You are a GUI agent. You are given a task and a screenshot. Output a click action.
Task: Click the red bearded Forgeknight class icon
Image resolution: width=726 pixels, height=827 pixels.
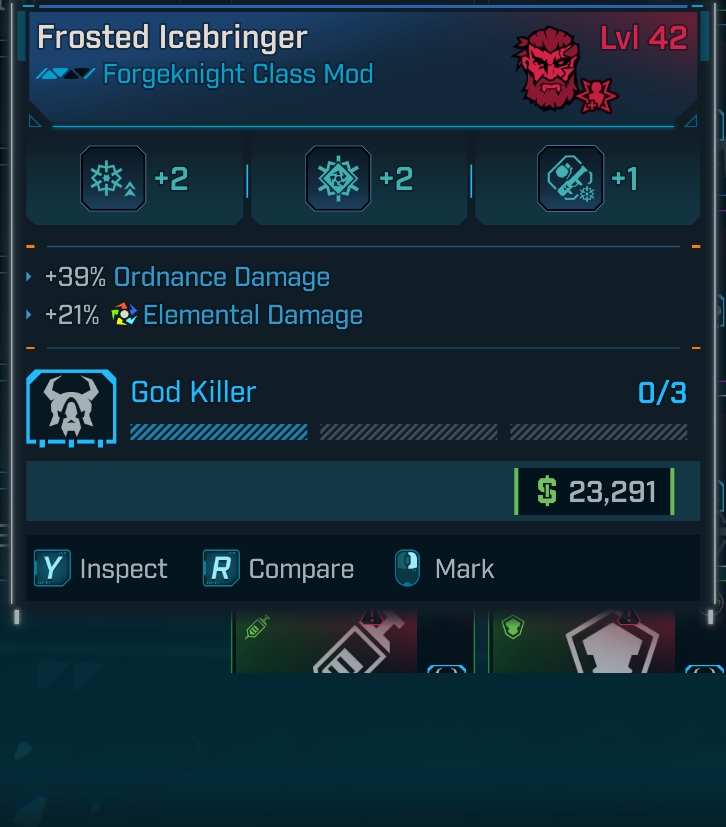(x=552, y=68)
